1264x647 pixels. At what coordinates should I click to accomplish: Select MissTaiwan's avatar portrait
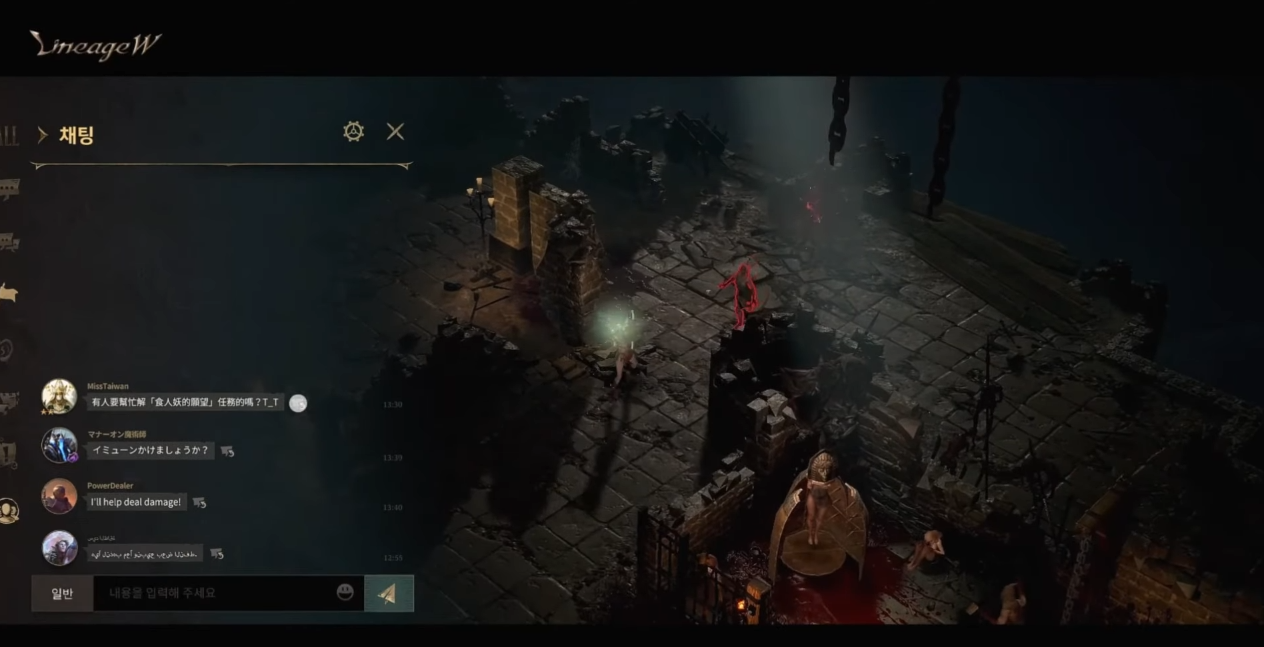point(59,397)
